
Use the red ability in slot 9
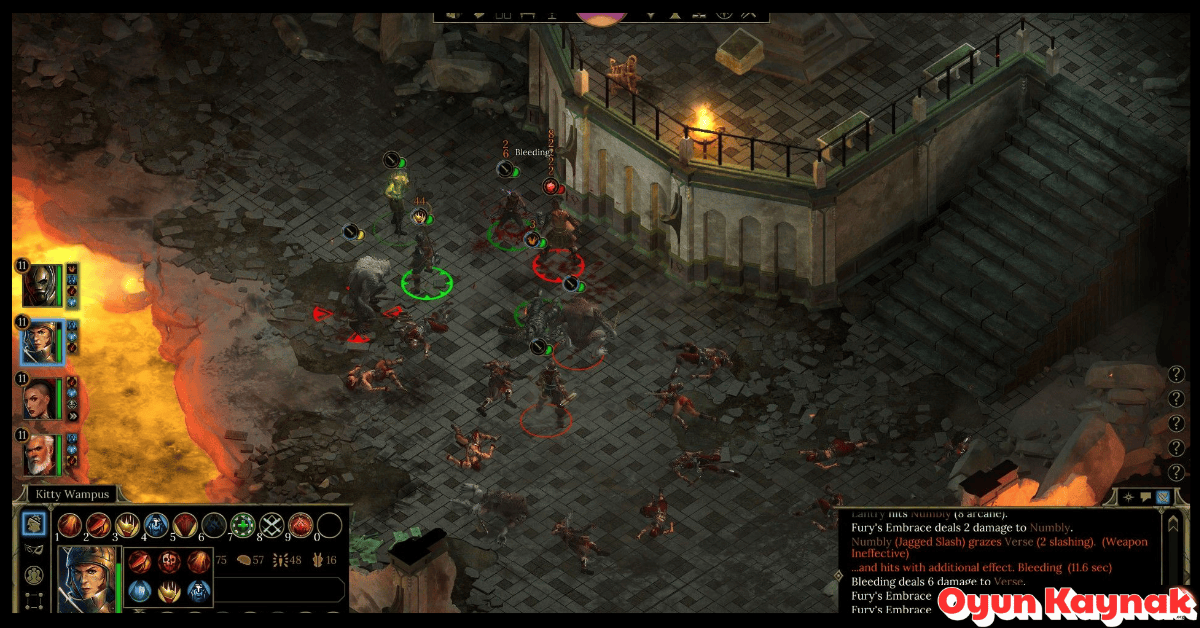300,526
